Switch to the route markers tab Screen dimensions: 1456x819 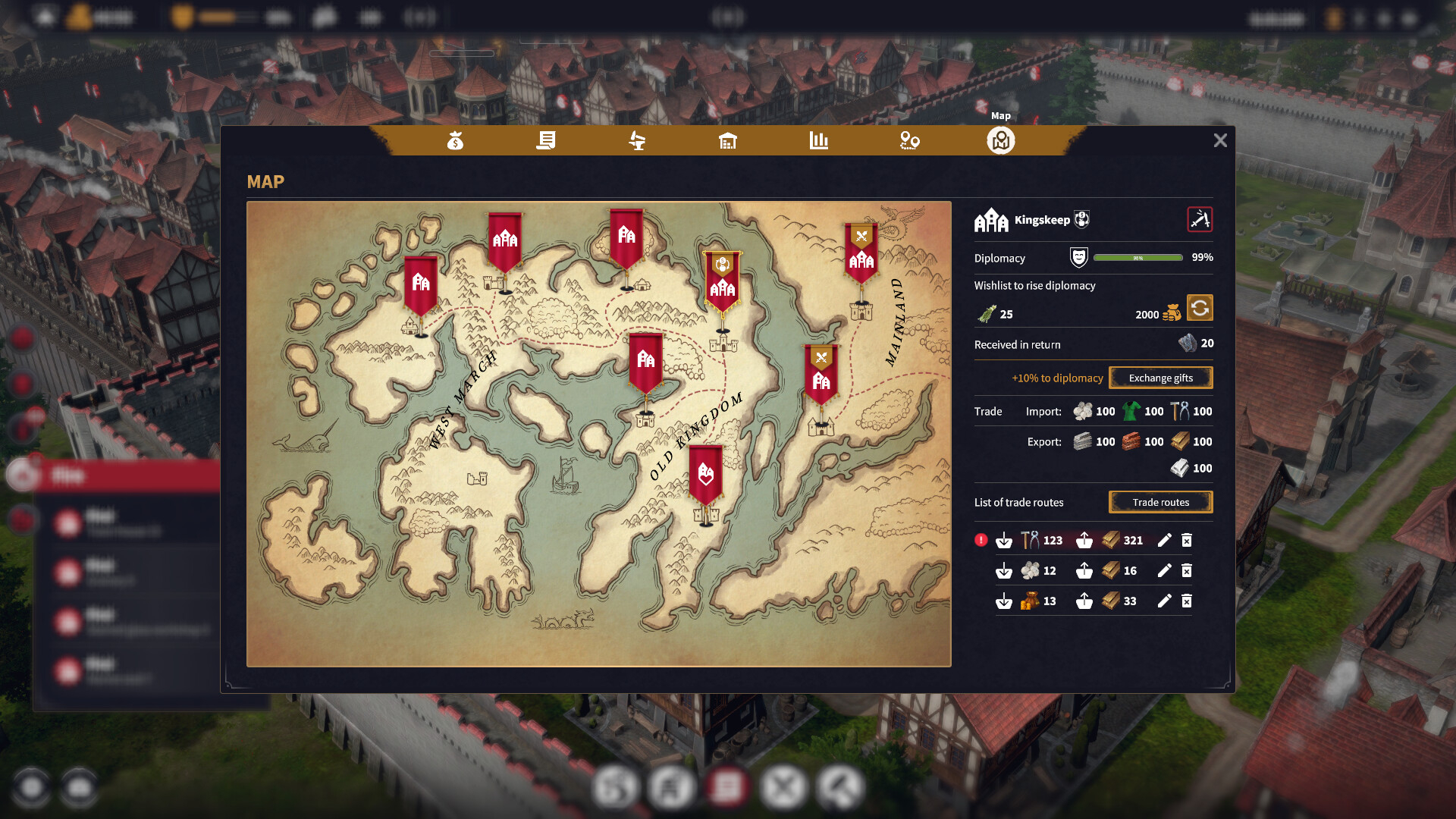click(x=910, y=140)
